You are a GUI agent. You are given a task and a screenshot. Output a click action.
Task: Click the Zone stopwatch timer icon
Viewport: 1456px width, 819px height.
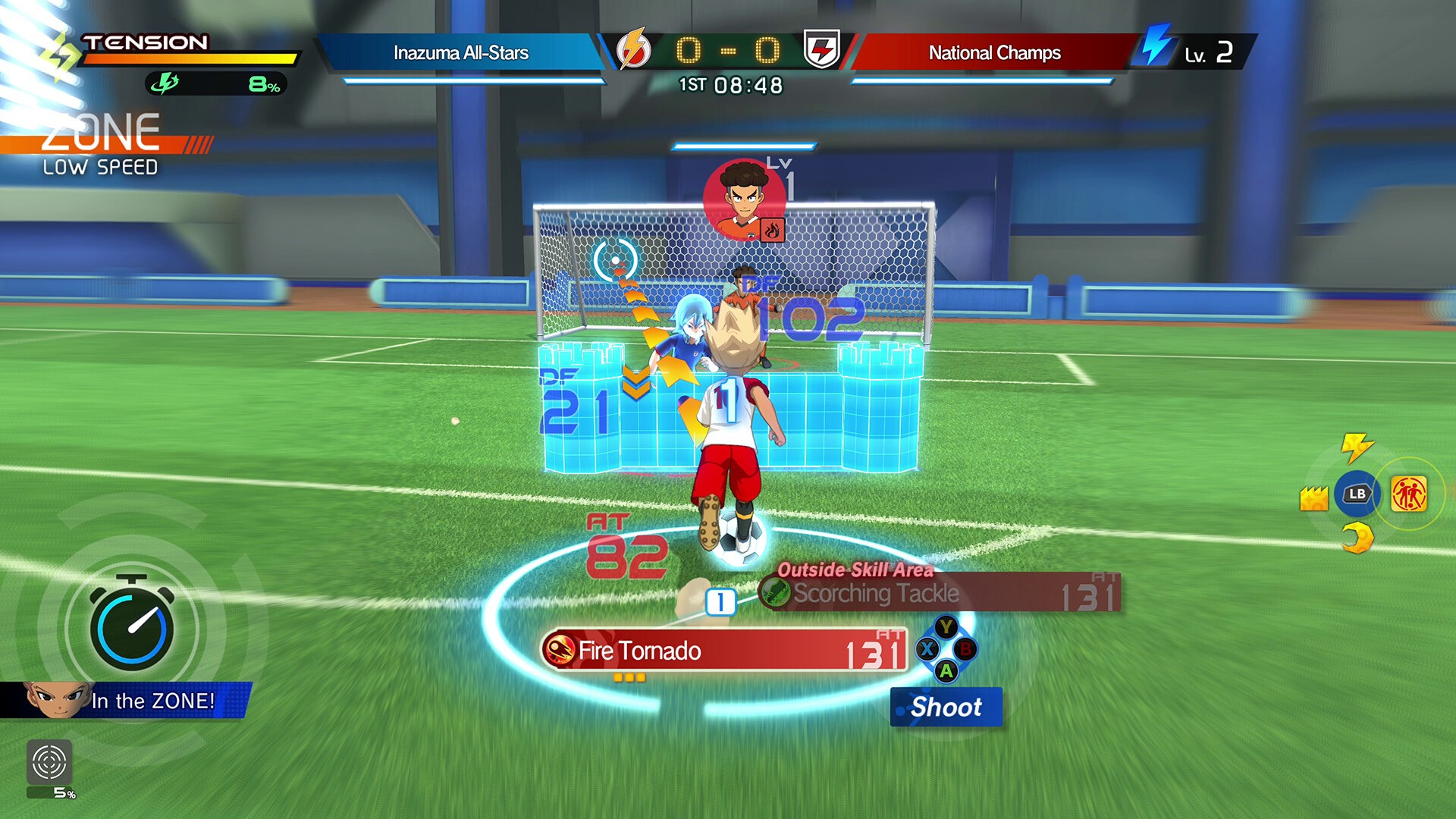click(x=133, y=626)
